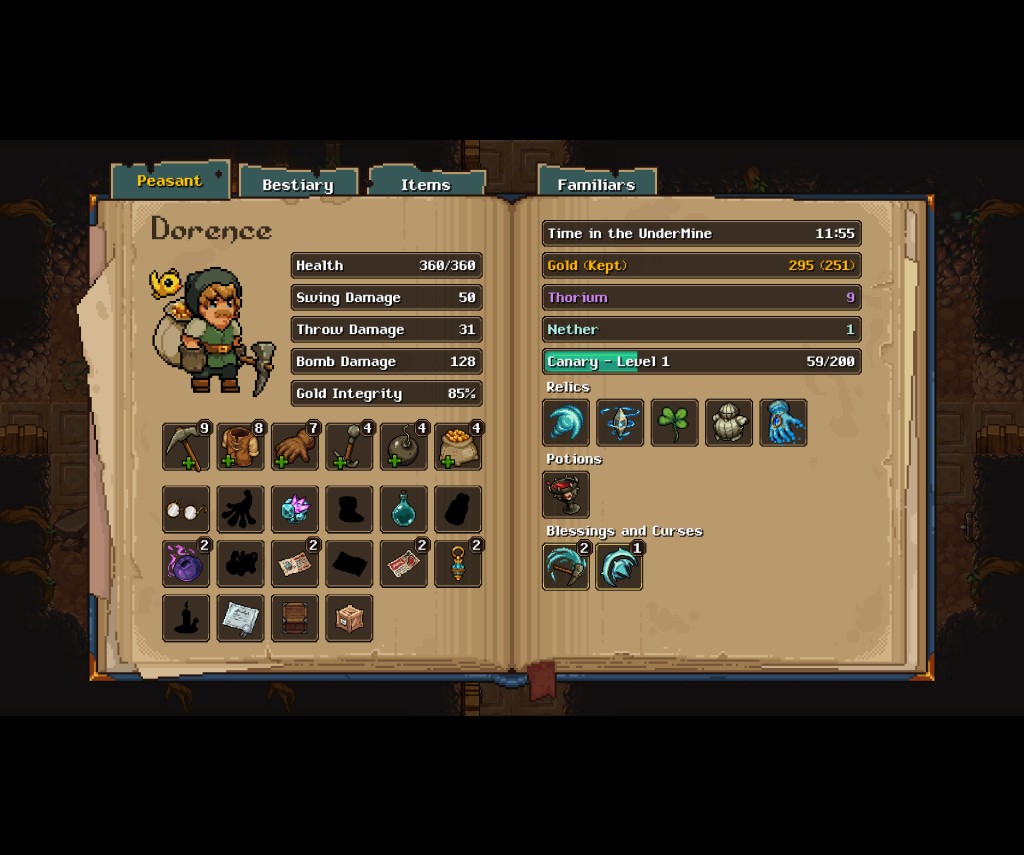Click the gold sack upgrade slot
This screenshot has height=855, width=1024.
click(458, 446)
